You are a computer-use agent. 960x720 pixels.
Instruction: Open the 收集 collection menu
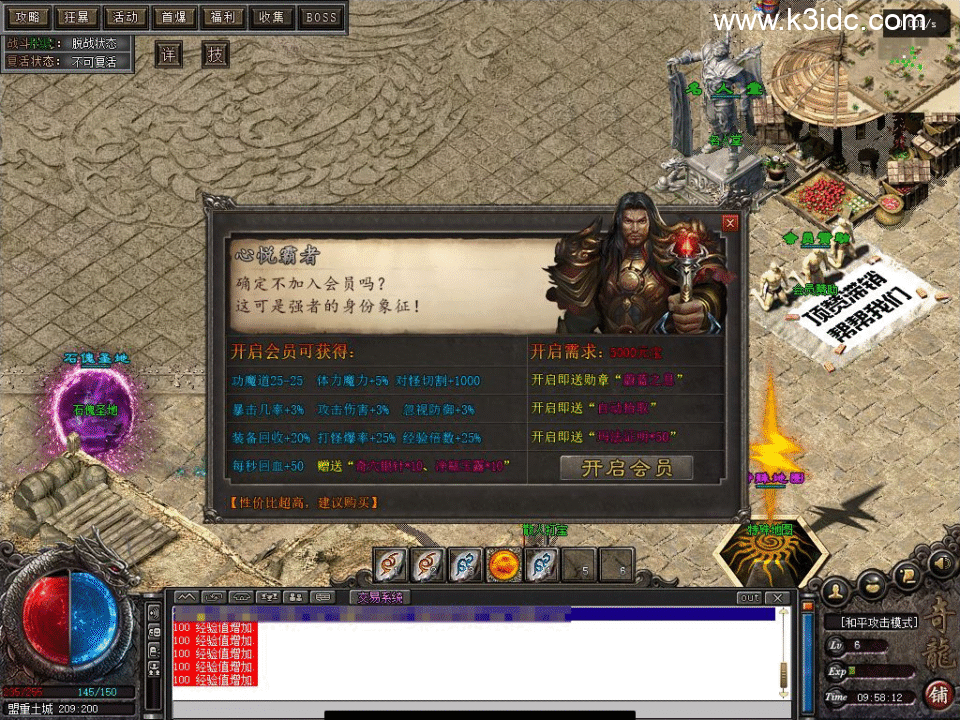coord(271,17)
